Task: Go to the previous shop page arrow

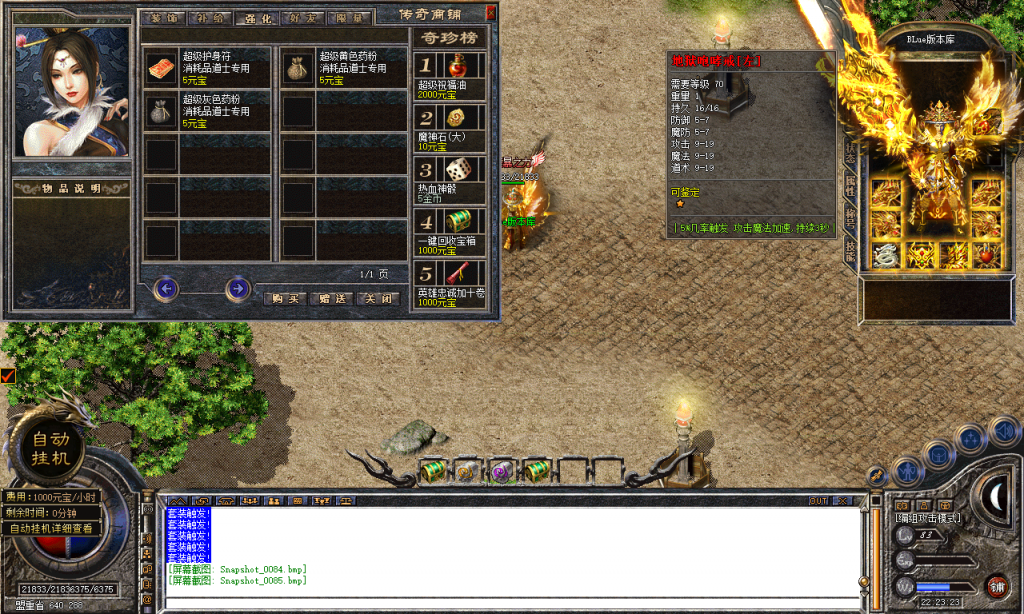Action: coord(166,289)
